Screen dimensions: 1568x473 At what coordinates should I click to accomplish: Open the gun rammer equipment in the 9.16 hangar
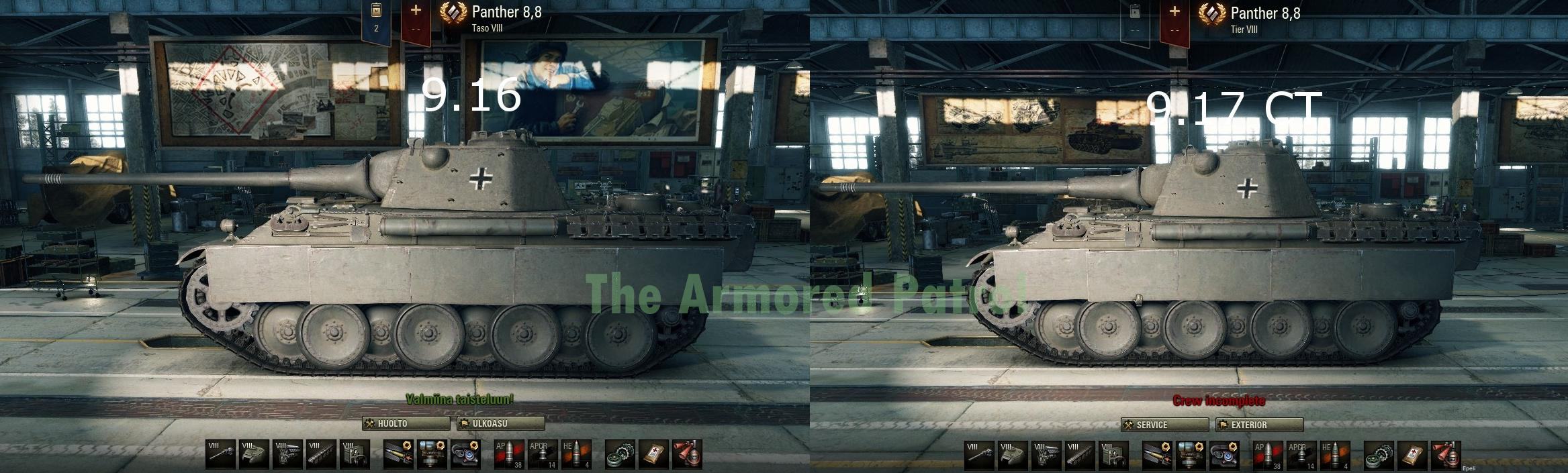[399, 454]
